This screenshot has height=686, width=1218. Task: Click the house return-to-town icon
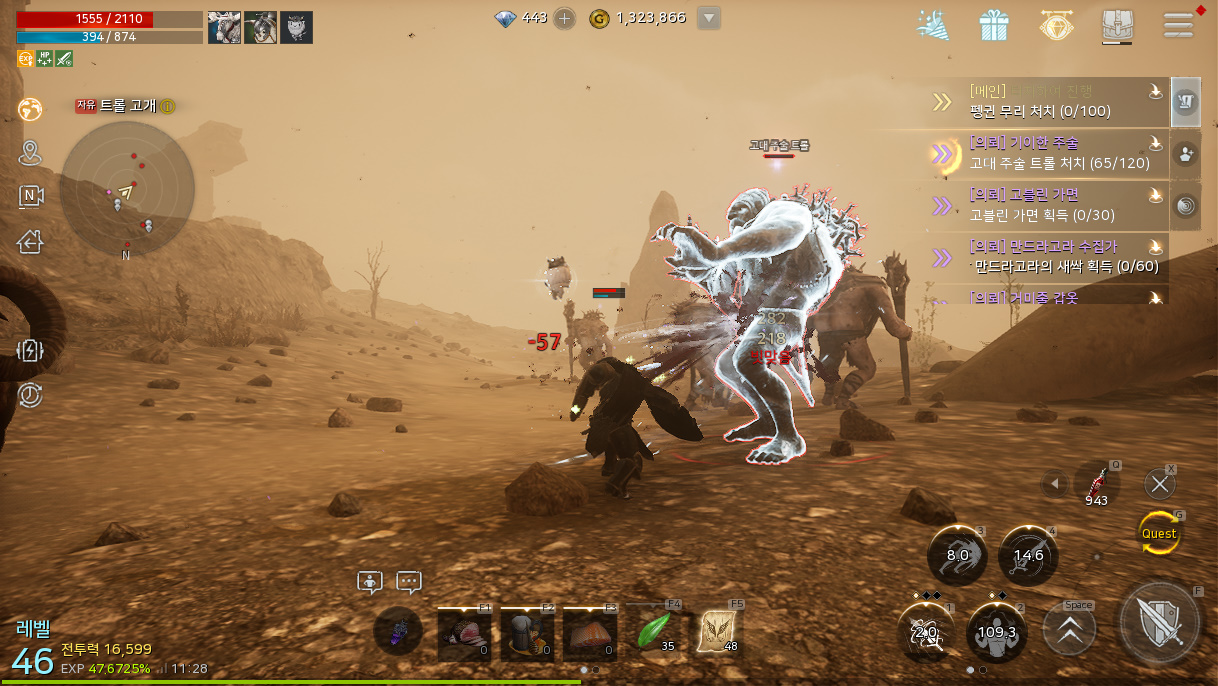click(30, 241)
